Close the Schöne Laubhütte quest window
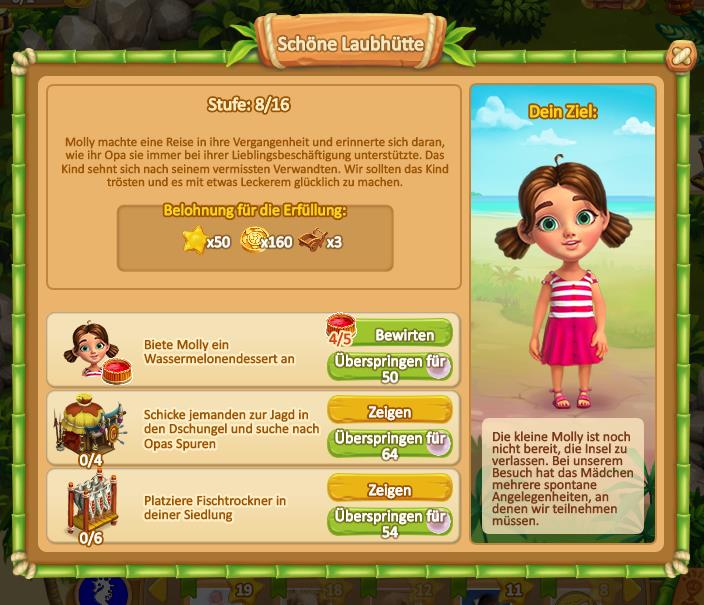The height and width of the screenshot is (605, 704). point(679,56)
